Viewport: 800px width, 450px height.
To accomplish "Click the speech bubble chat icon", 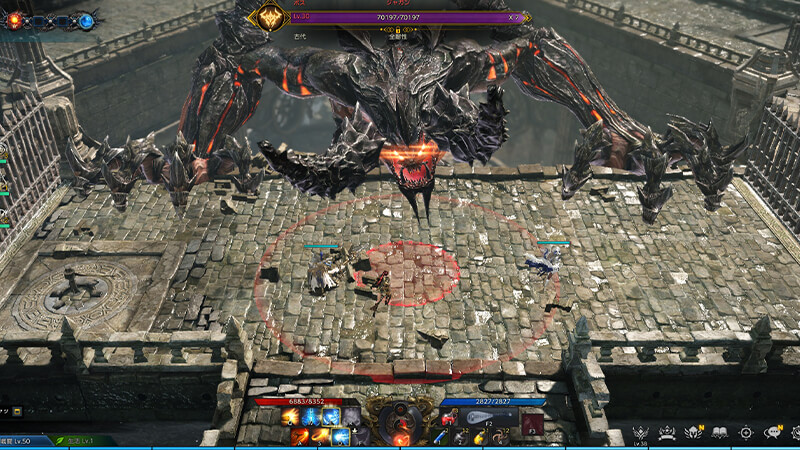I will pyautogui.click(x=772, y=432).
